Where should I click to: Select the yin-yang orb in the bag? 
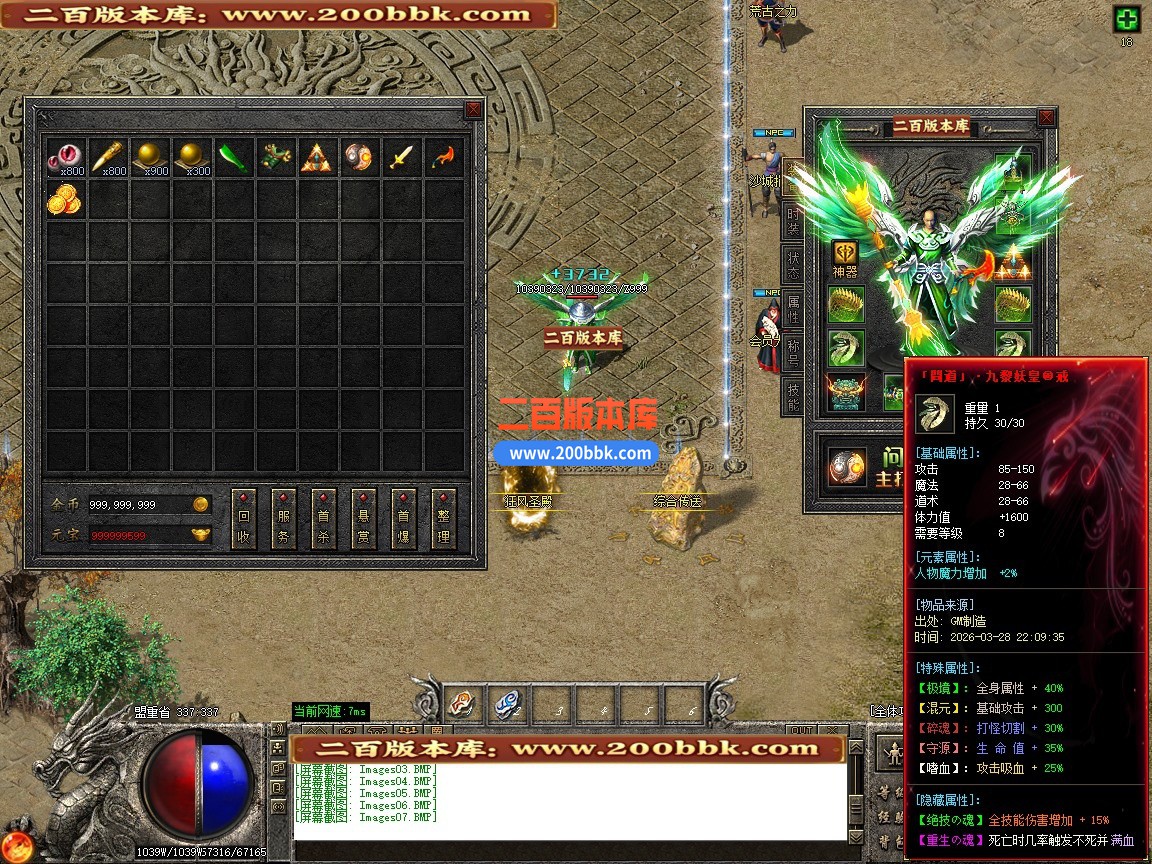click(x=358, y=158)
